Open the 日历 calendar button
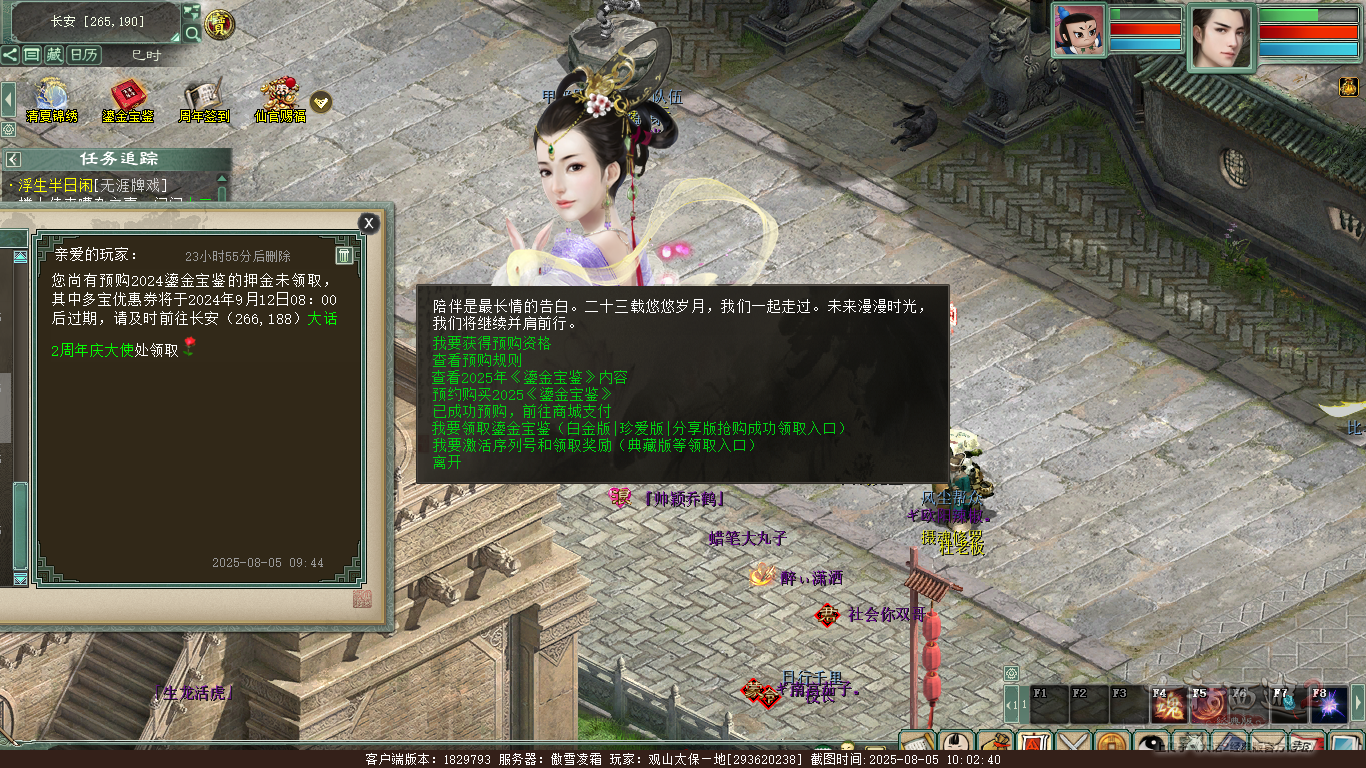 coord(83,55)
